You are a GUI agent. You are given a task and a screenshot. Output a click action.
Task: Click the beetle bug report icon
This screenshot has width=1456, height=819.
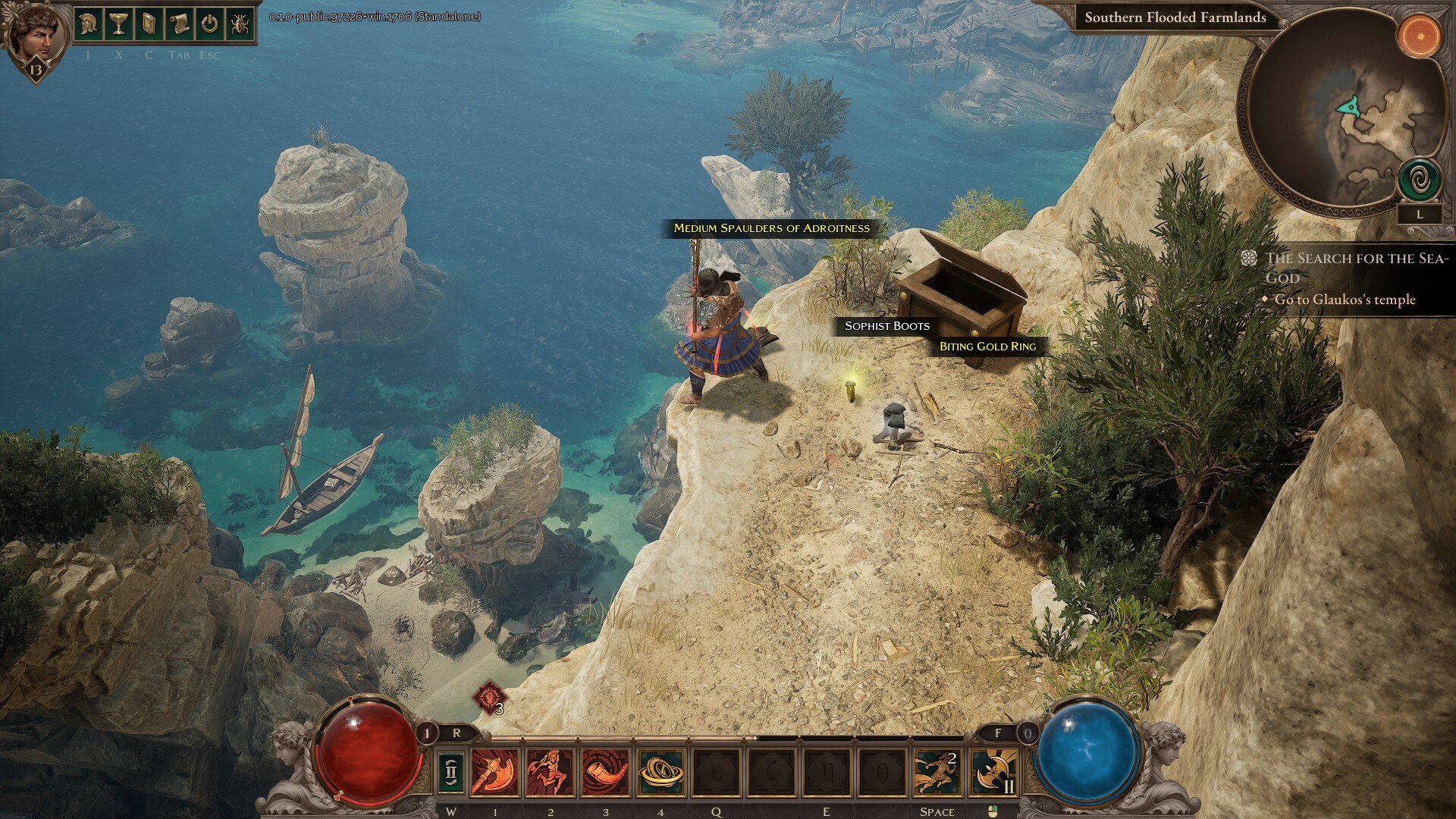pos(240,24)
